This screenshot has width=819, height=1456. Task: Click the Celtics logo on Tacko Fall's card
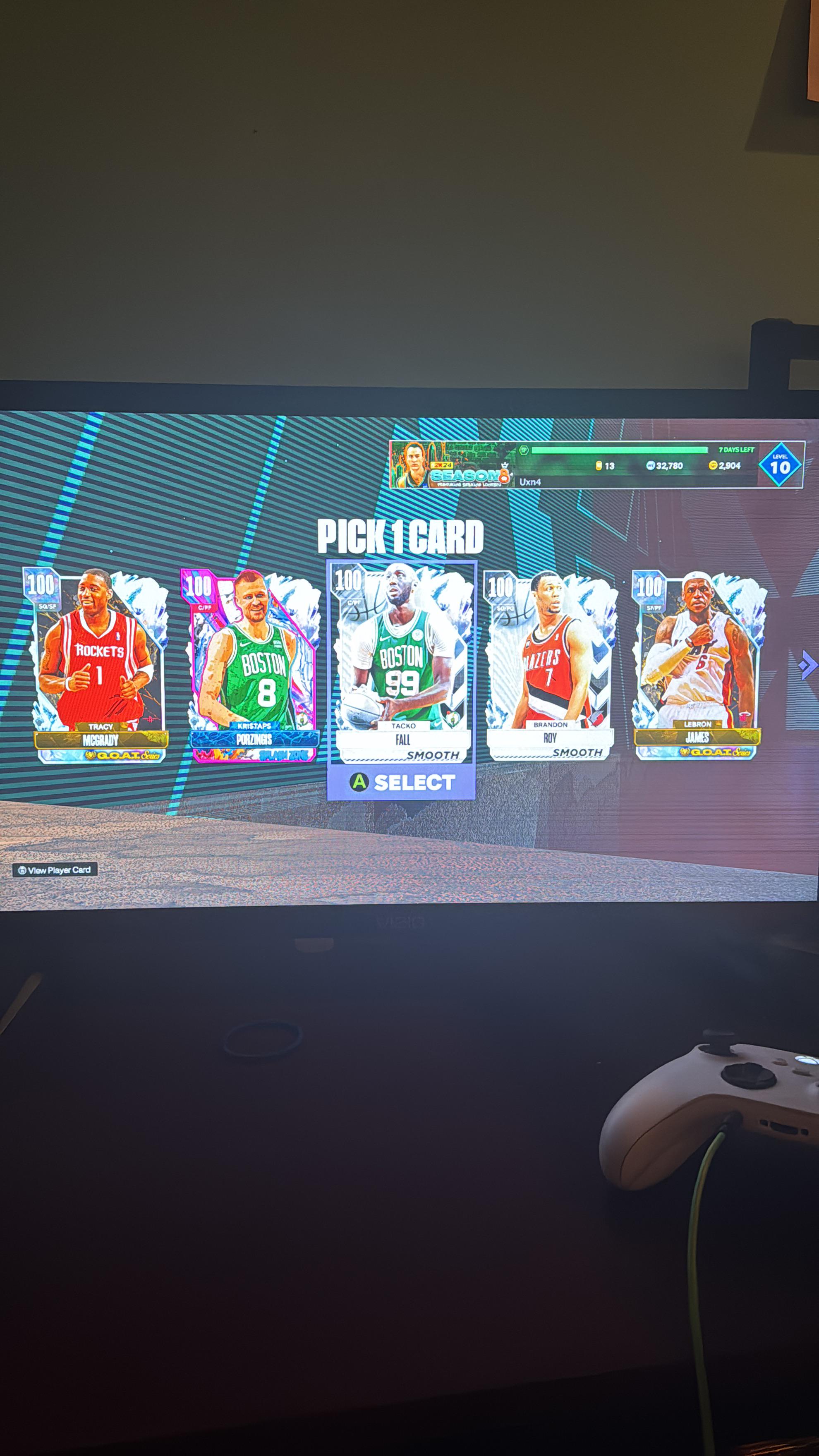453,716
